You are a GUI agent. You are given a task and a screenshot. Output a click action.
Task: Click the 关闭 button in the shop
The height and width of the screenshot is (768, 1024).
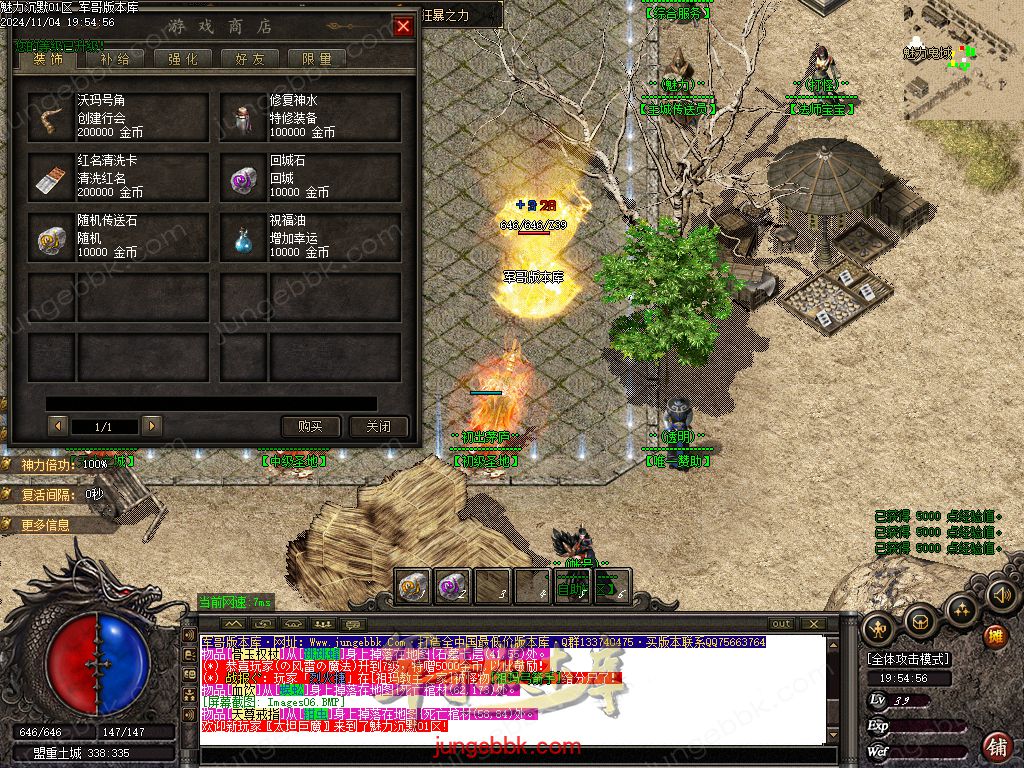[x=378, y=426]
